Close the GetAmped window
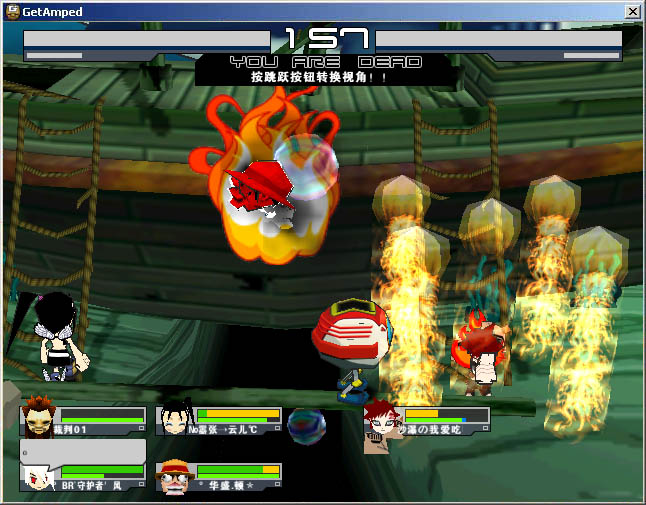The width and height of the screenshot is (646, 505). [632, 11]
